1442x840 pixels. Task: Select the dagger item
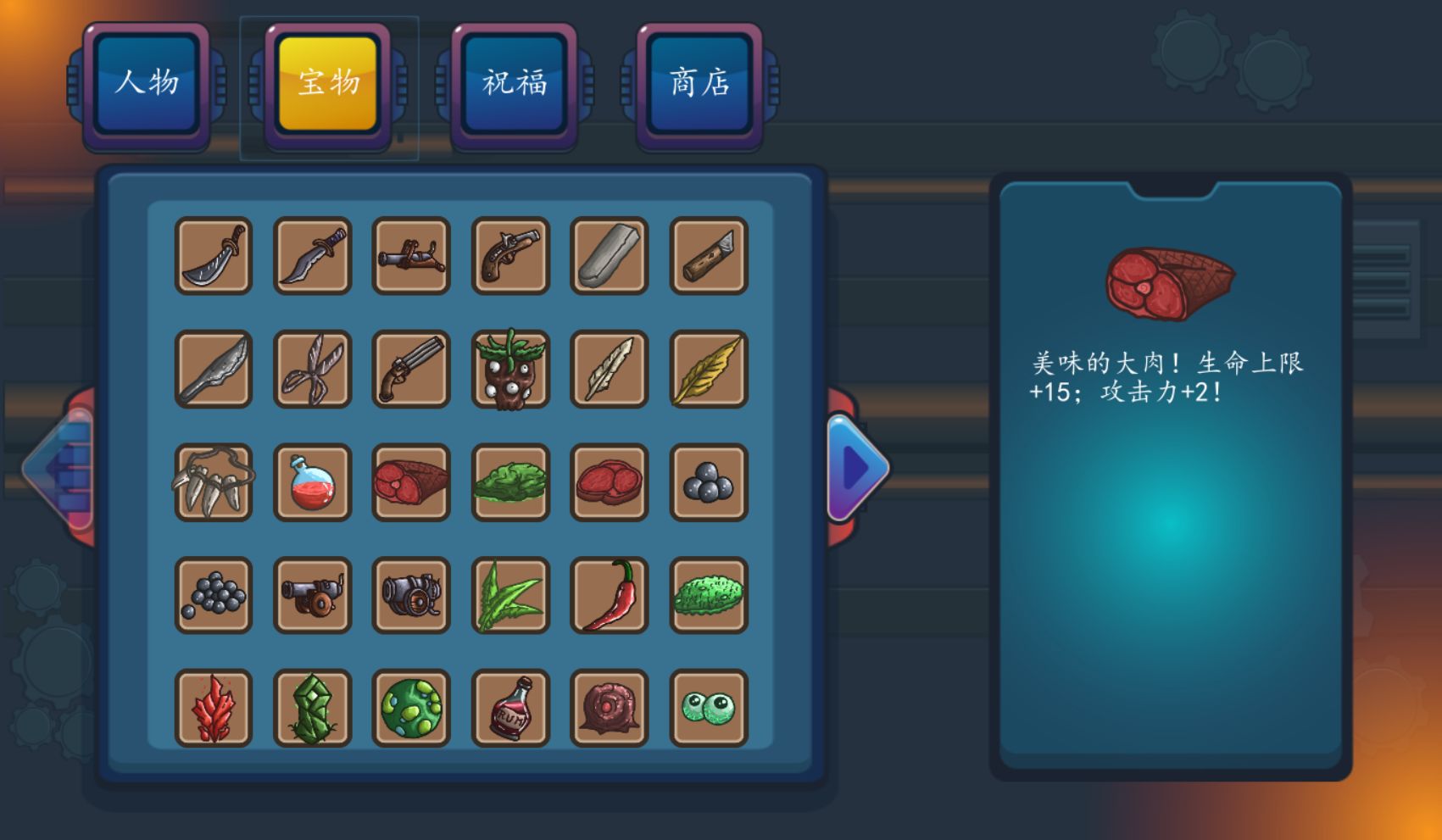point(312,257)
